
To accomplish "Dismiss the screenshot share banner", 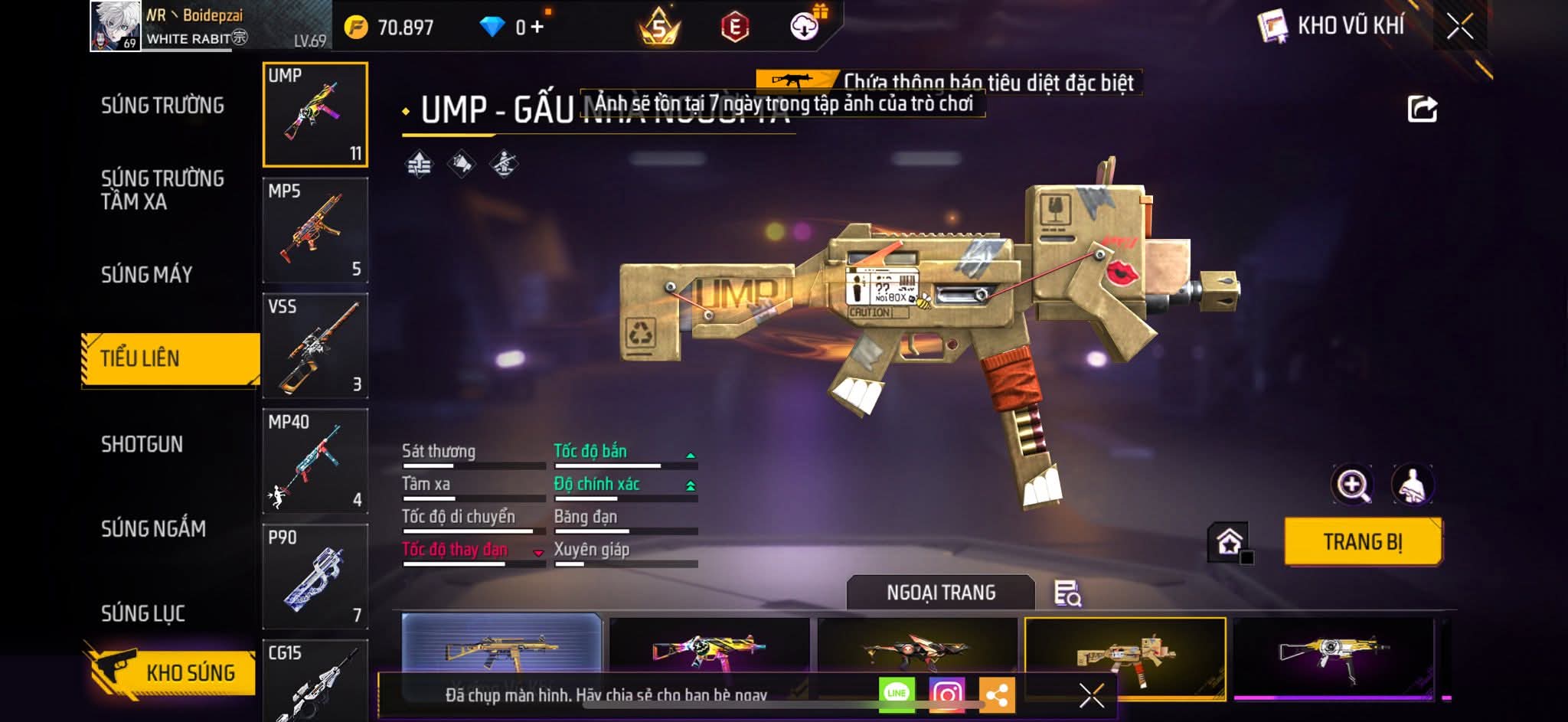I will (1091, 695).
